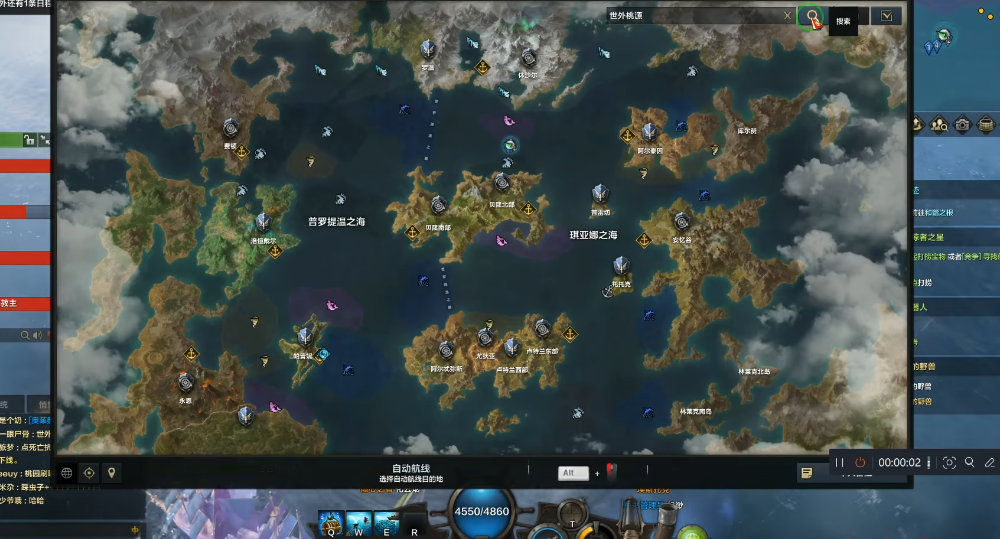The width and height of the screenshot is (1000, 539).
Task: Pause the screen recording
Action: 840,463
